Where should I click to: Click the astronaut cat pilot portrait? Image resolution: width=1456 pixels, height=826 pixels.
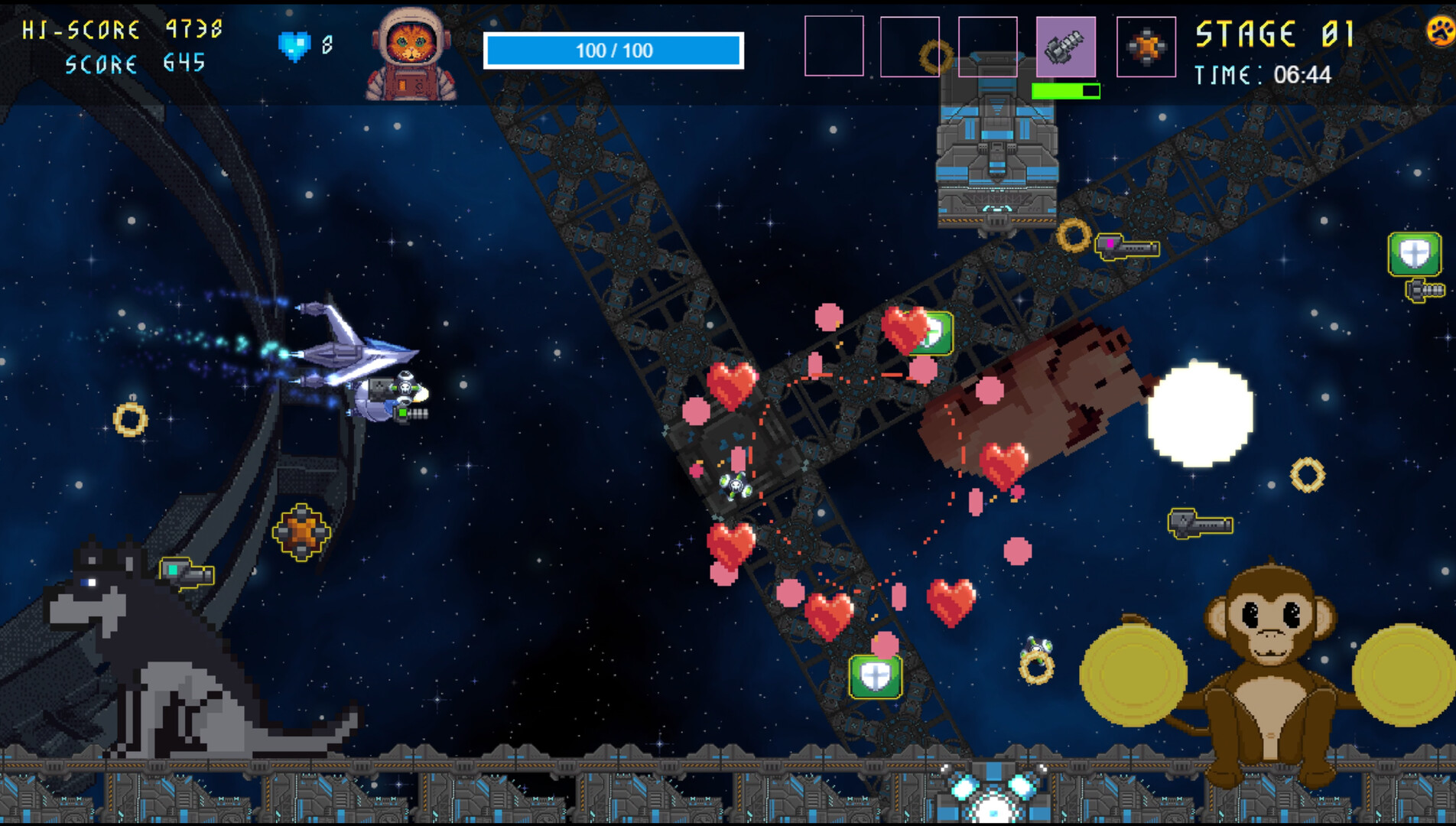click(411, 54)
